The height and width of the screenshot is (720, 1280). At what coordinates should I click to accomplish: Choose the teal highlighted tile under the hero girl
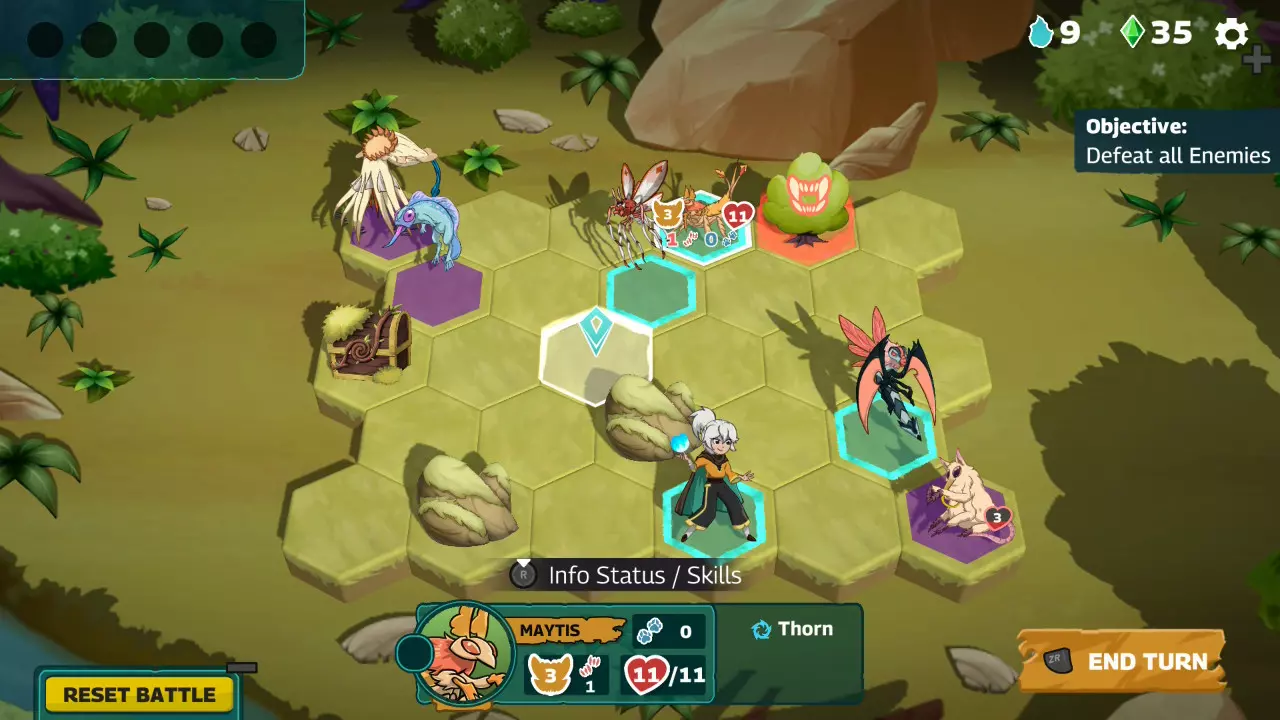[x=712, y=518]
